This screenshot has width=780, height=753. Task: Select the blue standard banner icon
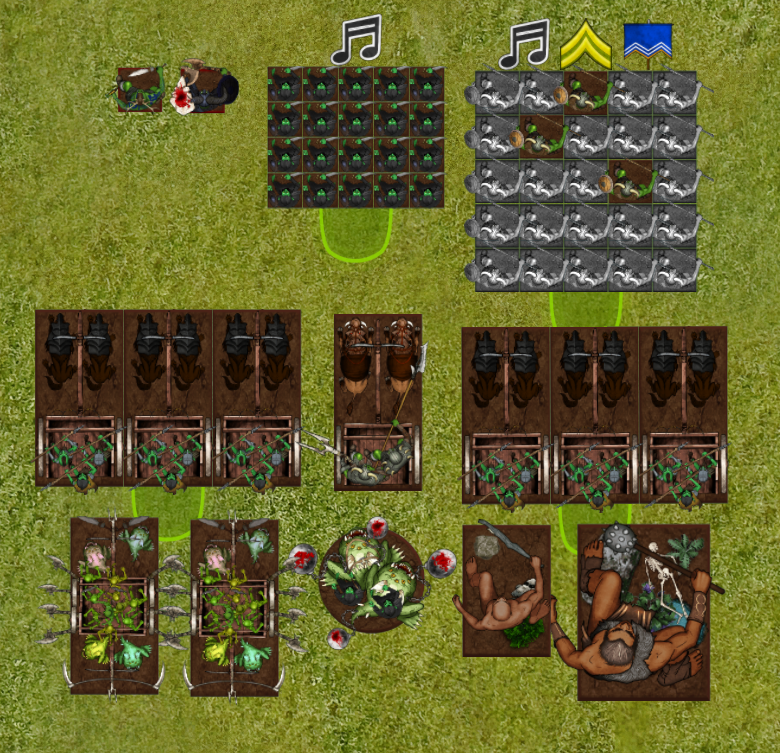pos(647,42)
